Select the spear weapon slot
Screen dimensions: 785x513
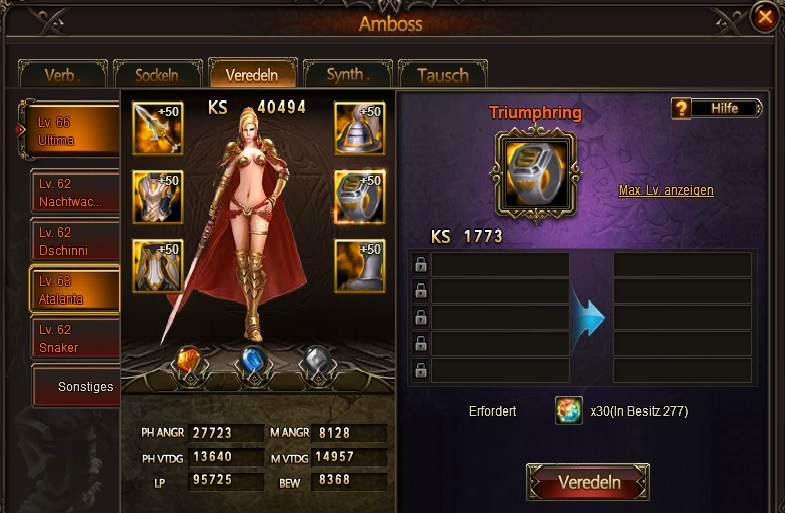158,128
